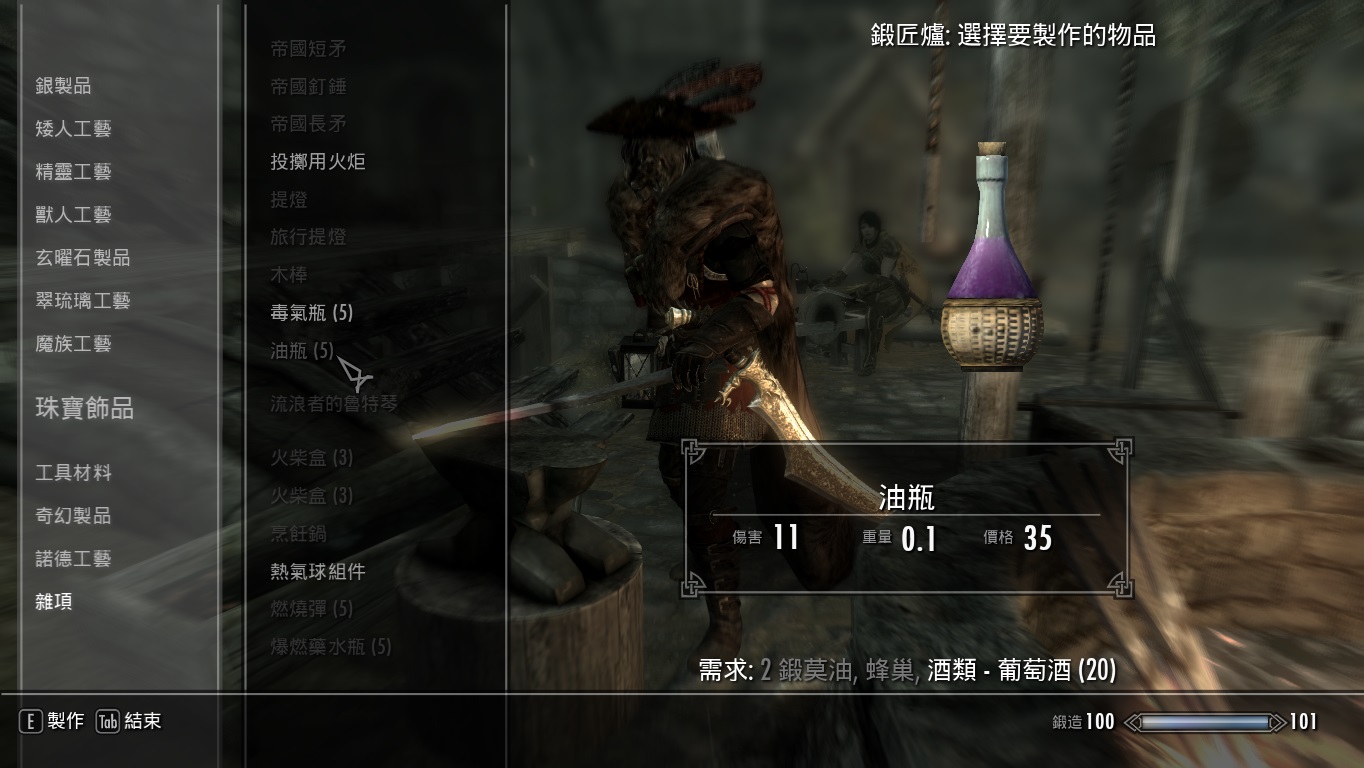Select the 獸人工藝 category
Image resolution: width=1364 pixels, height=768 pixels.
66,213
